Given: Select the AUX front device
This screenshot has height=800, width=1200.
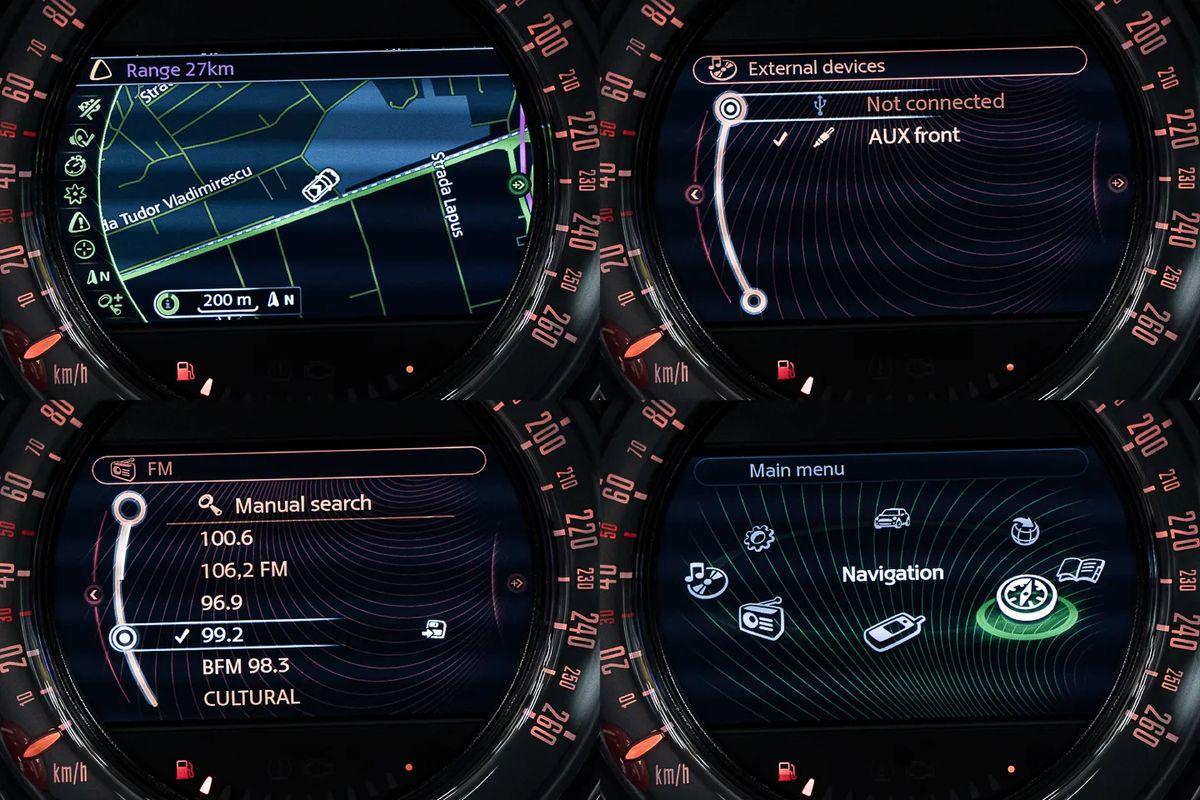Looking at the screenshot, I should [913, 136].
